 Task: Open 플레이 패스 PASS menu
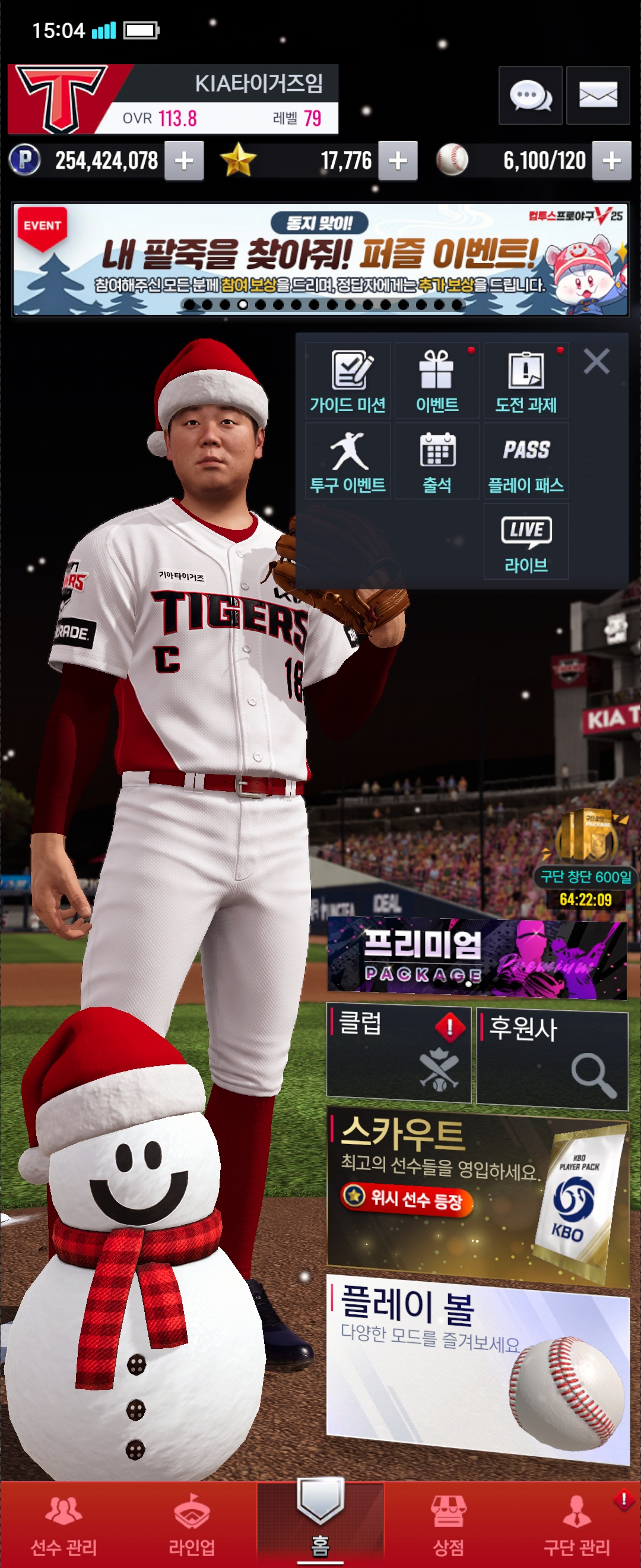526,461
